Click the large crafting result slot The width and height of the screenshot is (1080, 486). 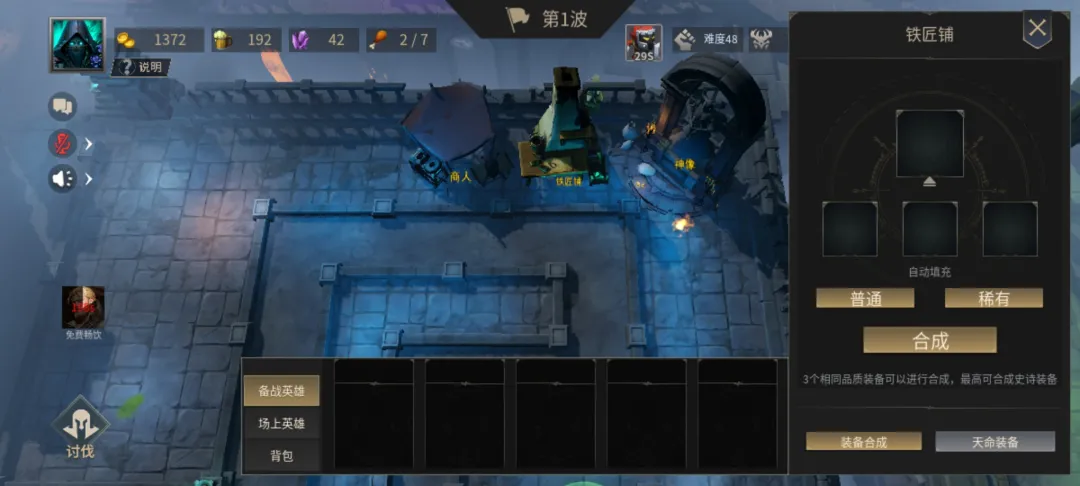[x=929, y=143]
